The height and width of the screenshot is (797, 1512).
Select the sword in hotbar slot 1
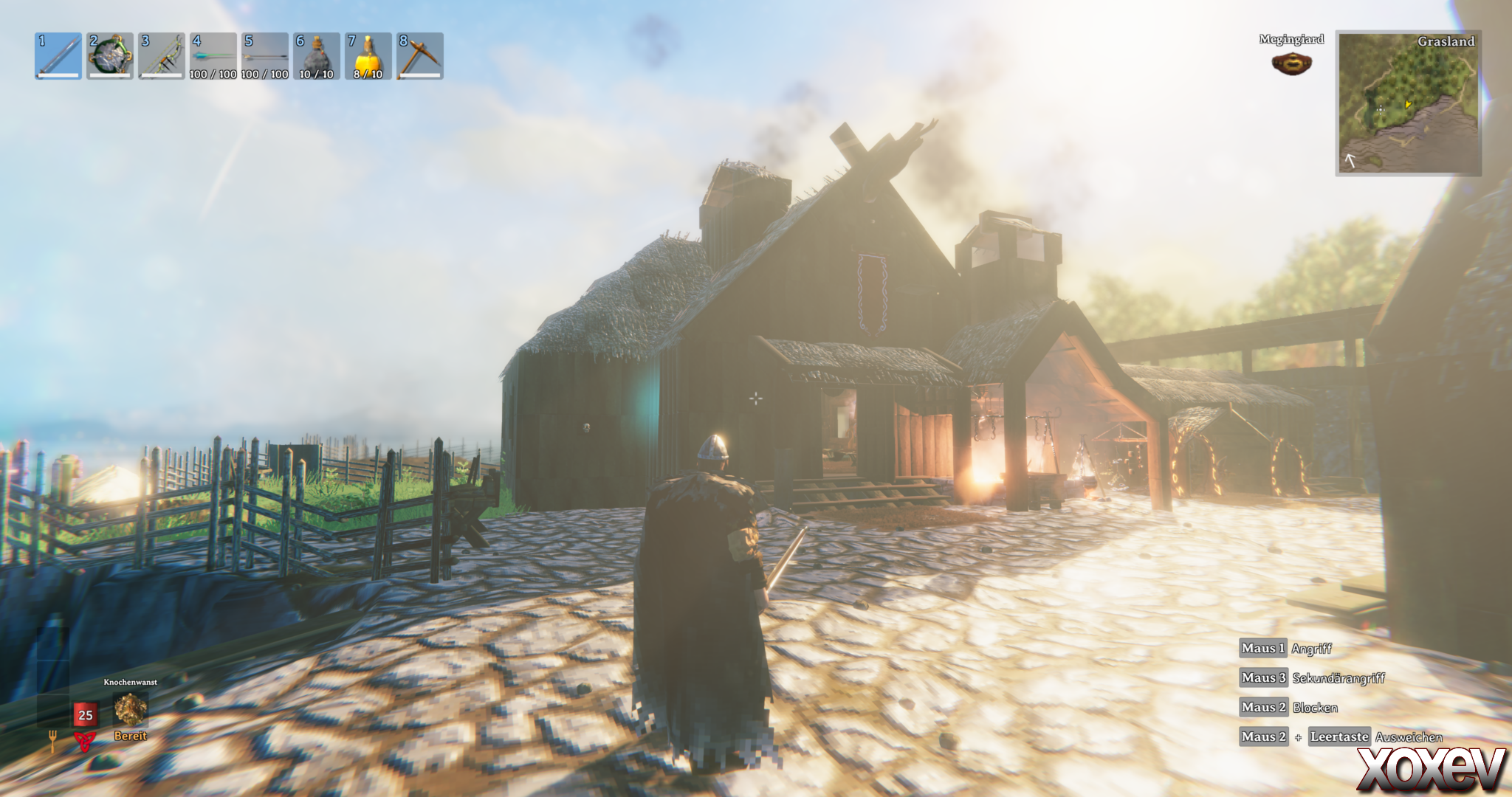pyautogui.click(x=58, y=56)
